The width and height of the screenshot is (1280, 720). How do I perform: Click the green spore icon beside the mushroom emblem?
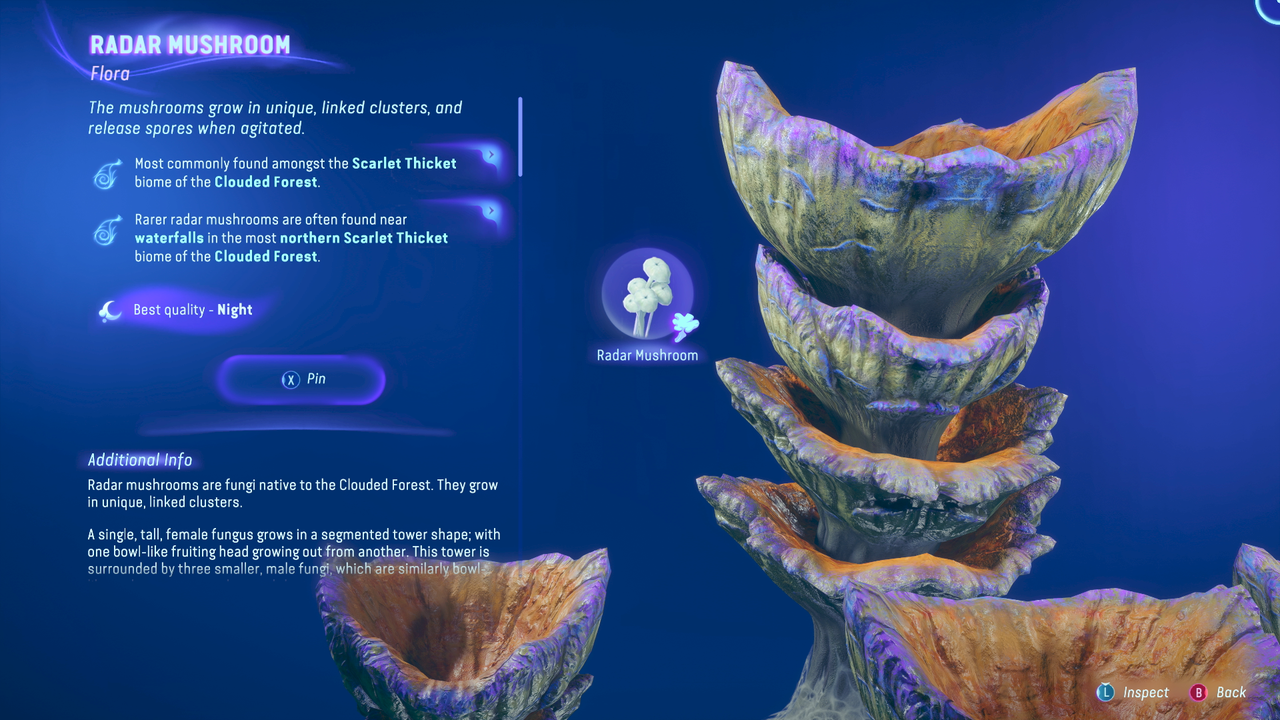tap(685, 325)
